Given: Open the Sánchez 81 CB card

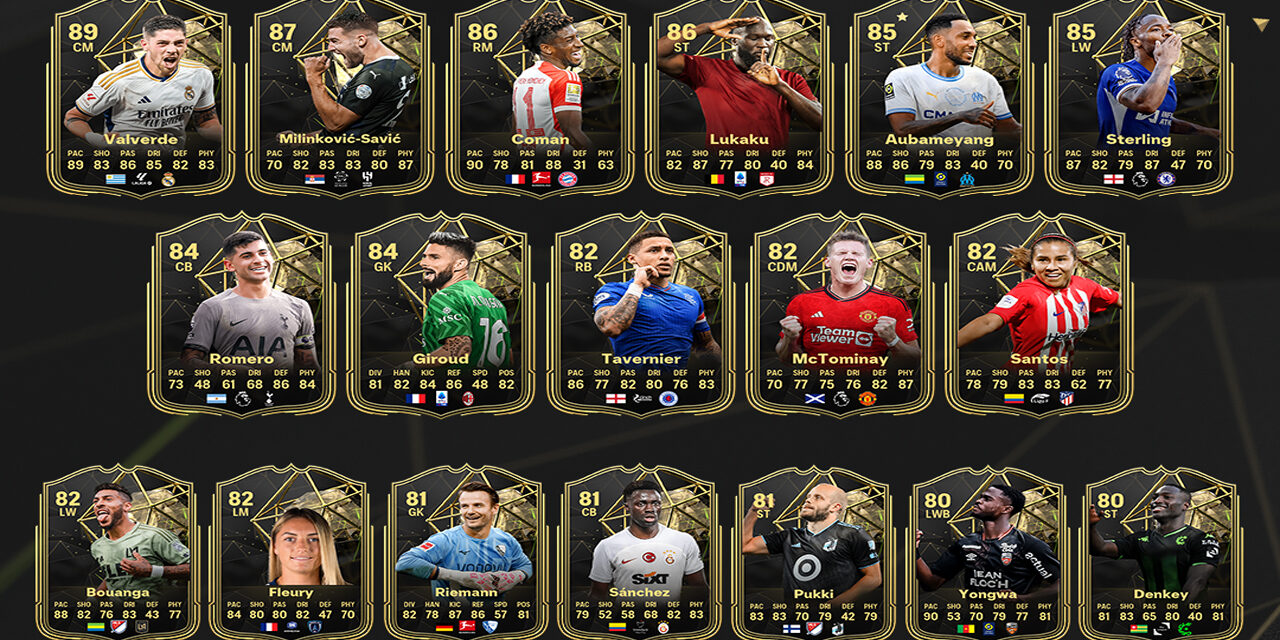Looking at the screenshot, I should click(640, 552).
